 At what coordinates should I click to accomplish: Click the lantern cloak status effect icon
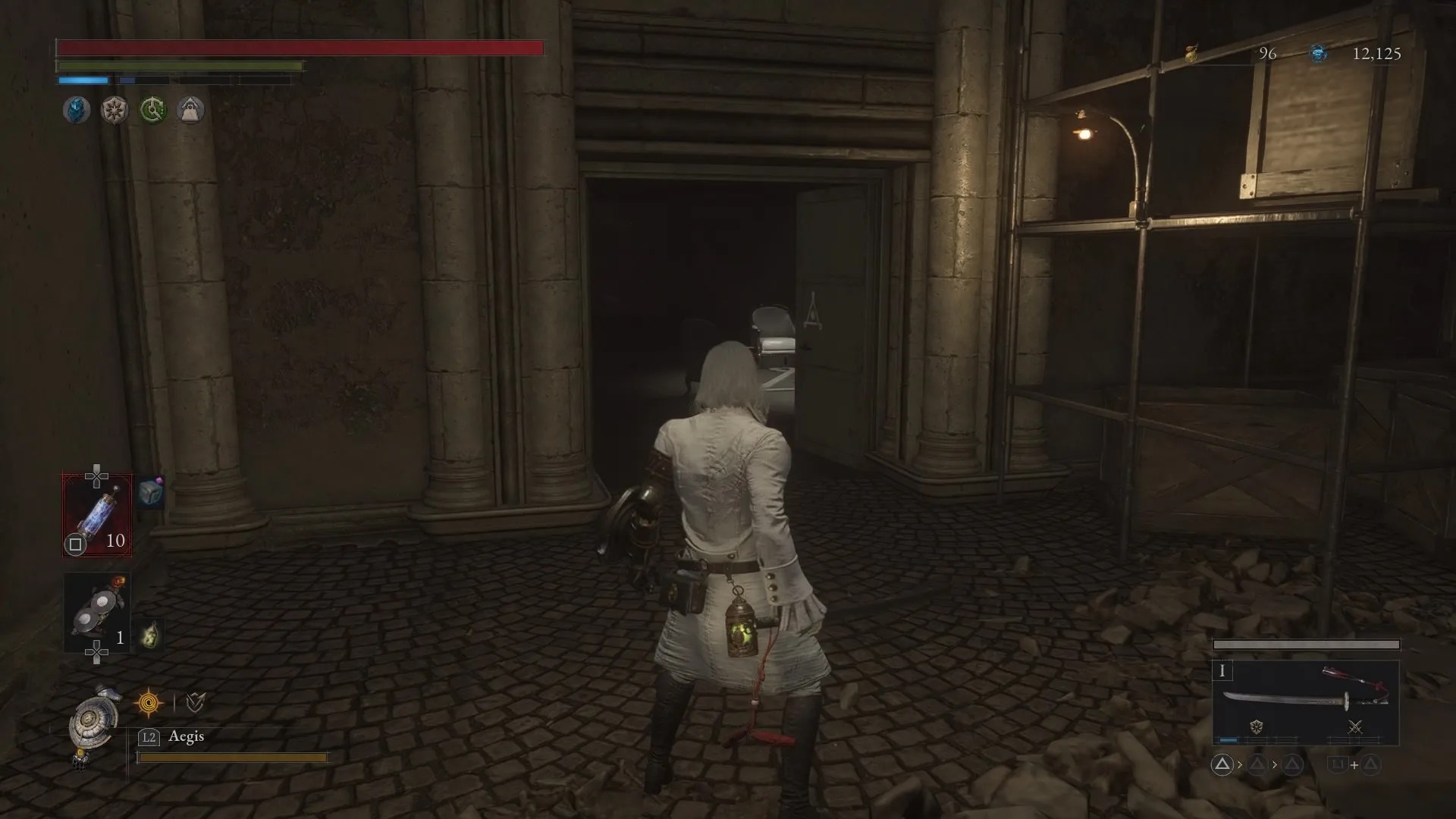click(x=190, y=109)
